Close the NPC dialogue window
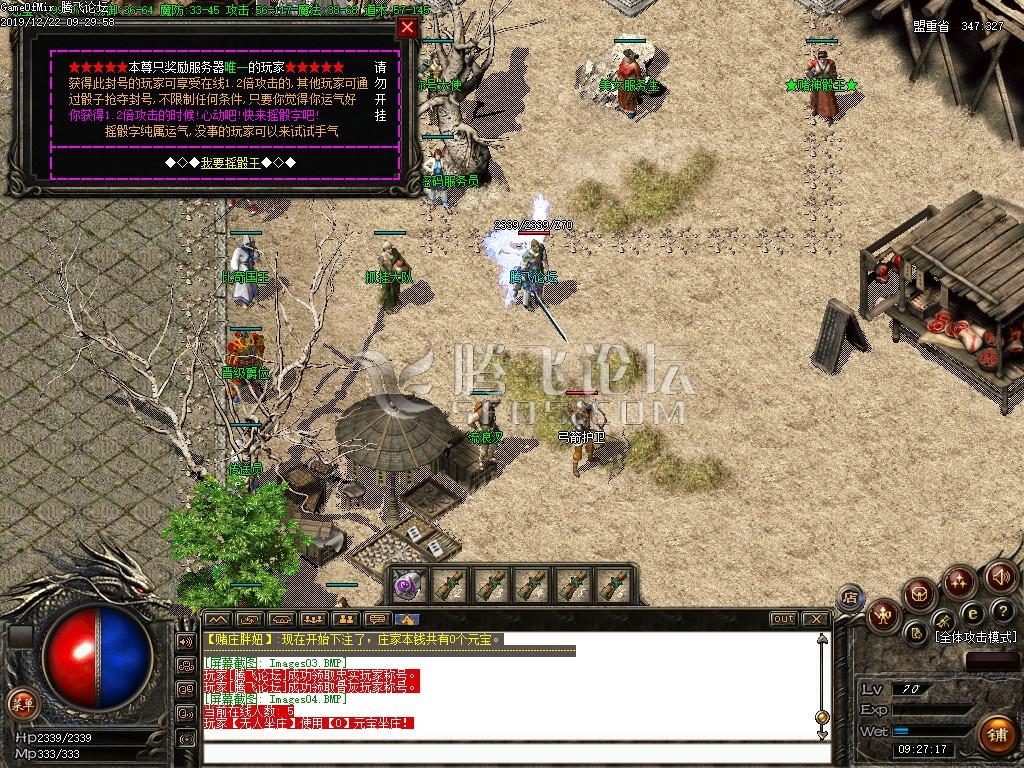This screenshot has height=768, width=1024. (406, 28)
